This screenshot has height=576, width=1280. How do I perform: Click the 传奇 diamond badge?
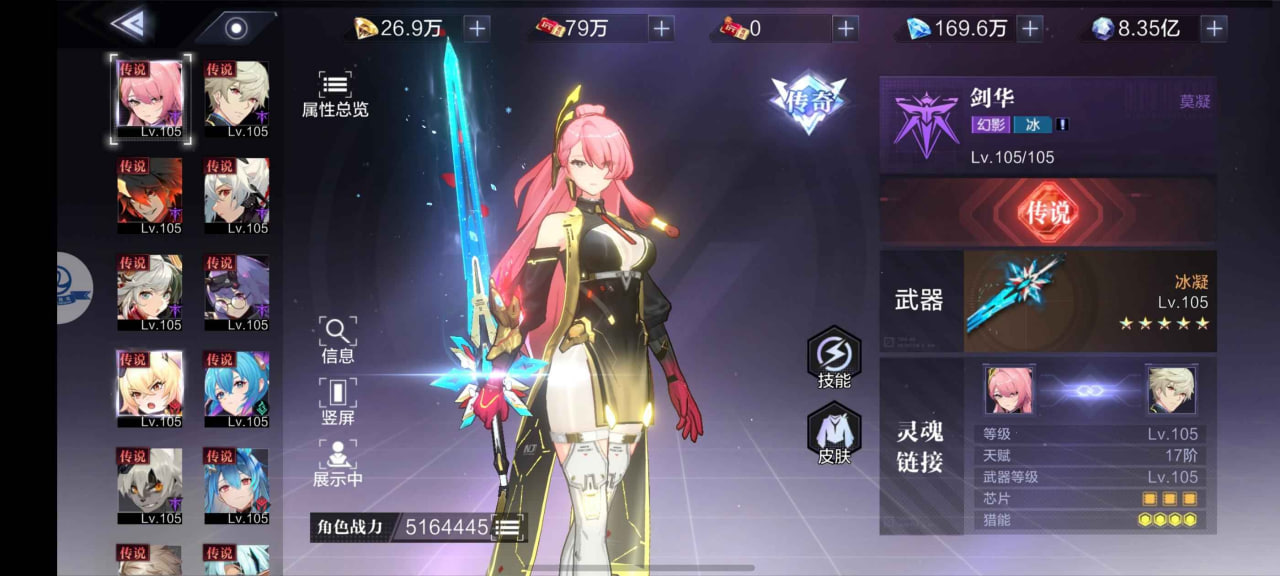(x=808, y=101)
